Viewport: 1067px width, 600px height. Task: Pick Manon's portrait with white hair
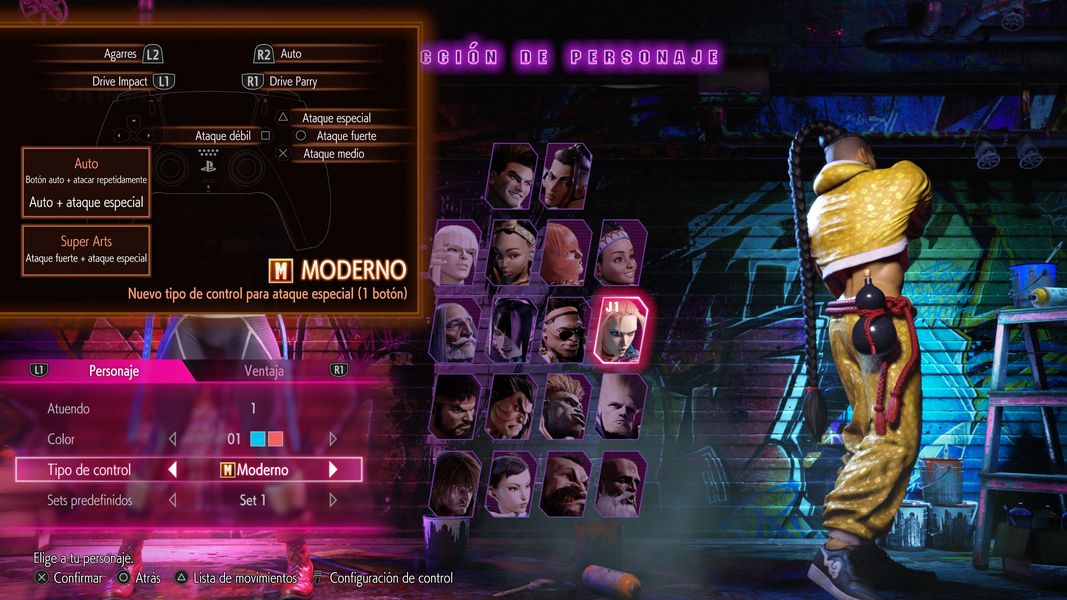(455, 253)
